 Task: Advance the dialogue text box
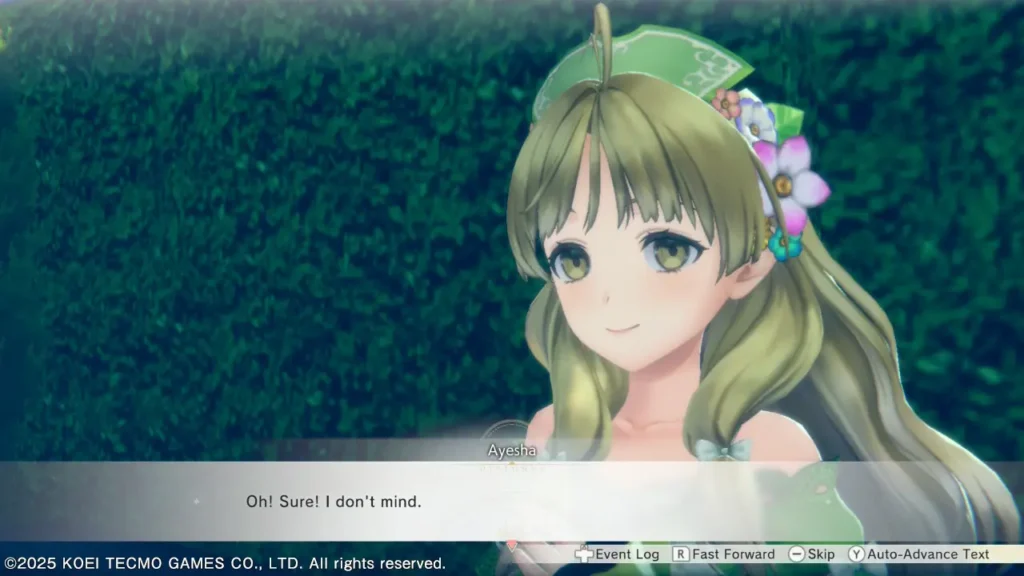click(x=512, y=500)
